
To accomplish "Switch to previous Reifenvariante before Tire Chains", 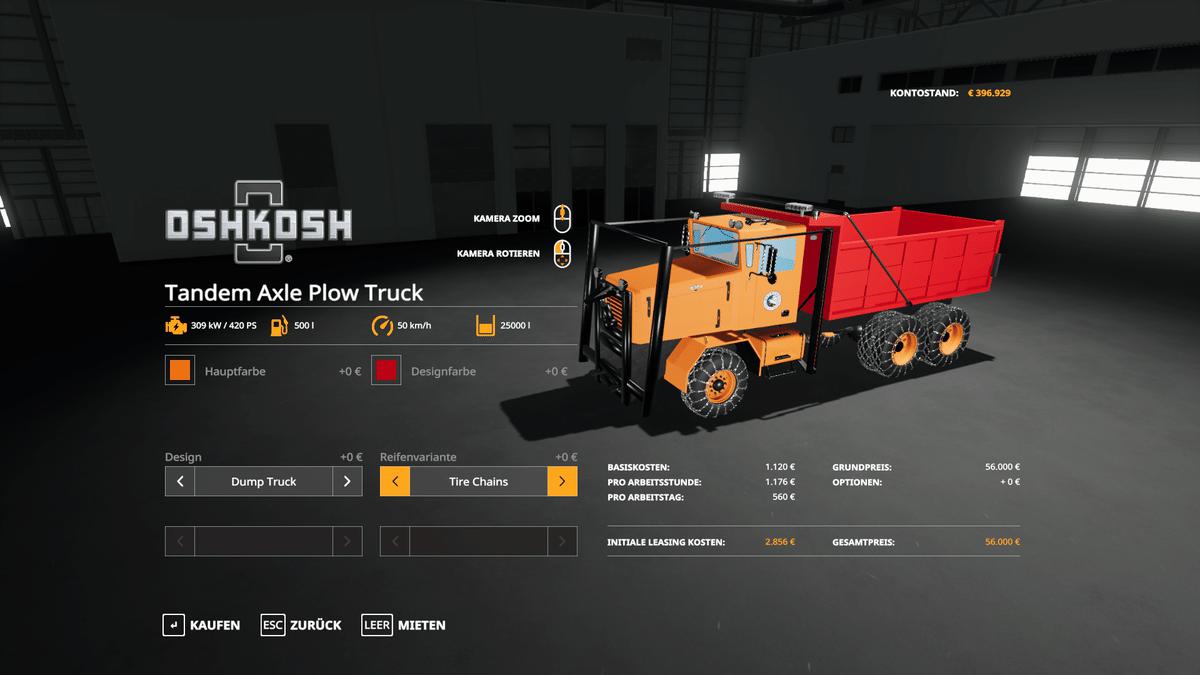I will click(x=395, y=481).
